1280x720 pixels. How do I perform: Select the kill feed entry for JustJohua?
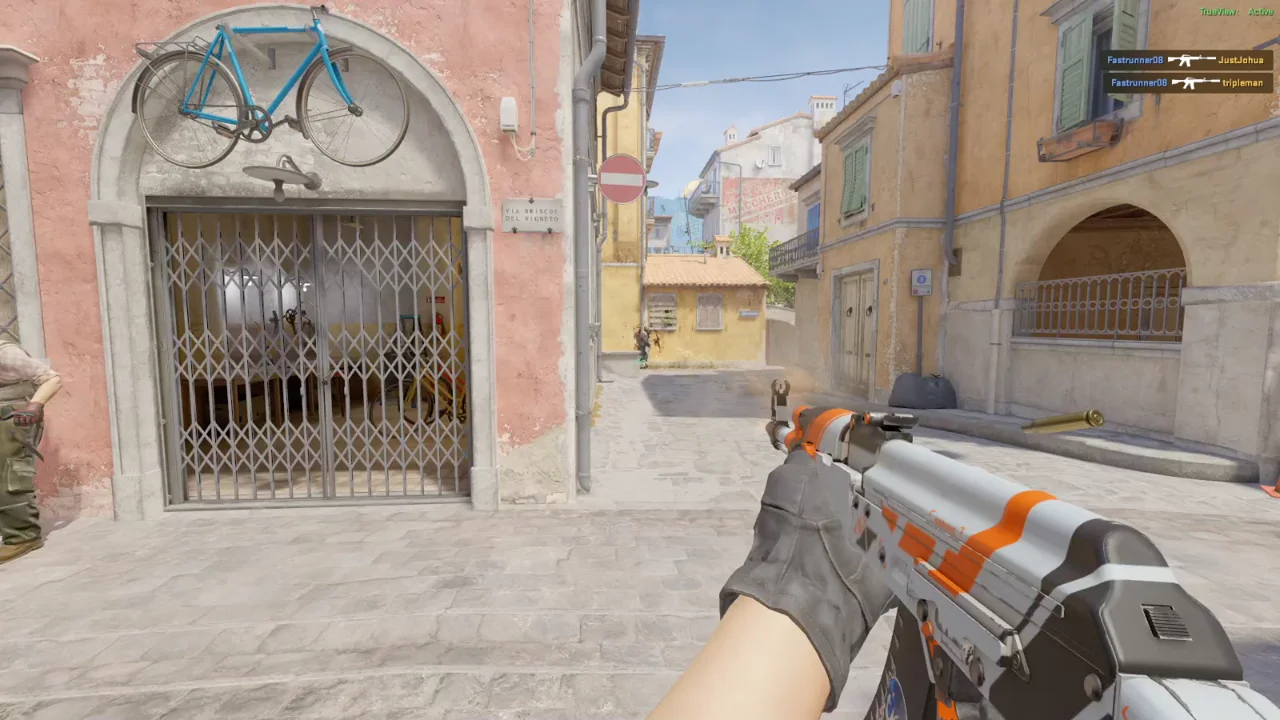click(x=1187, y=60)
